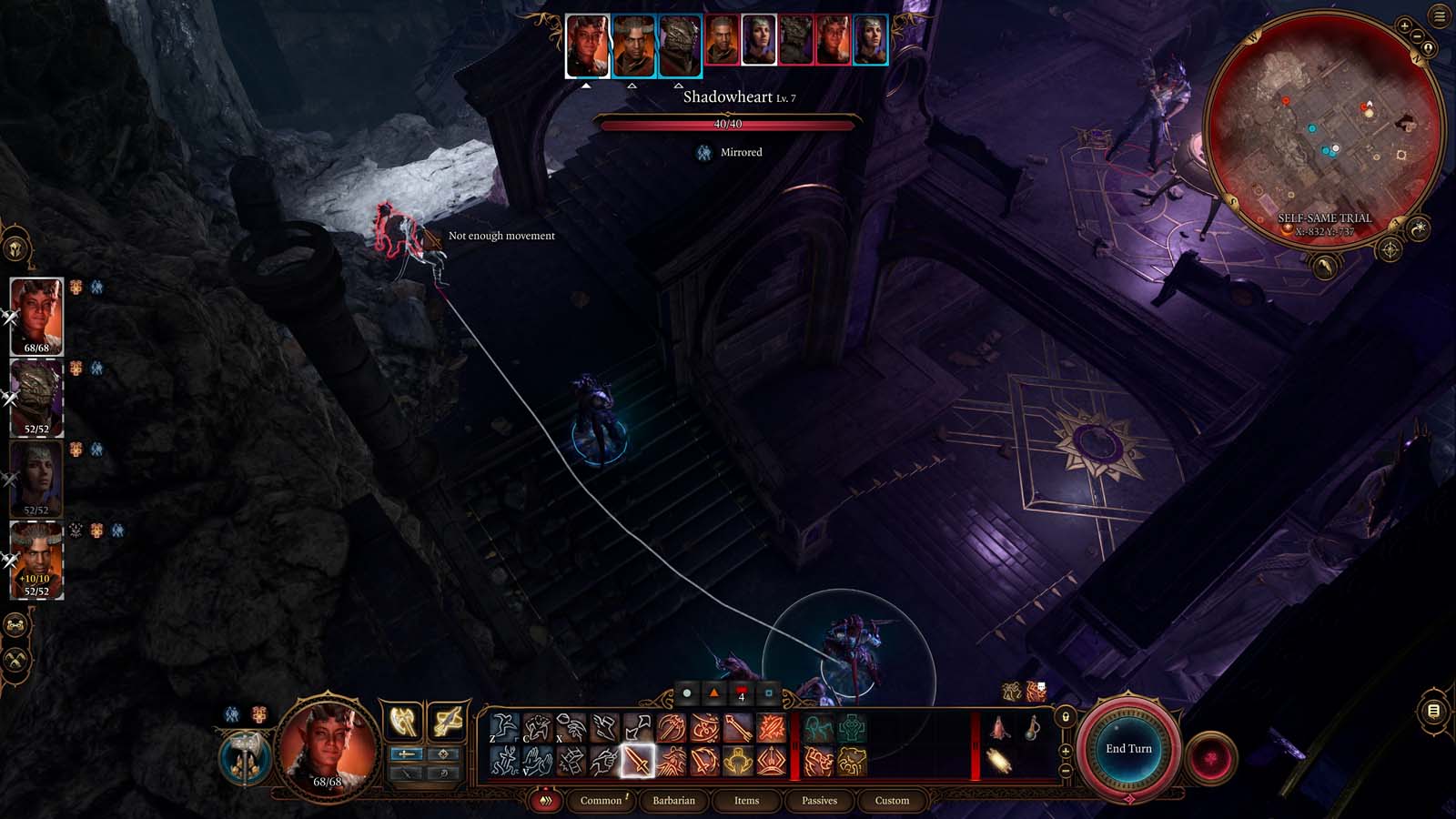Expand the hotbar with the red double-arrow button
This screenshot has width=1456, height=819.
[544, 801]
